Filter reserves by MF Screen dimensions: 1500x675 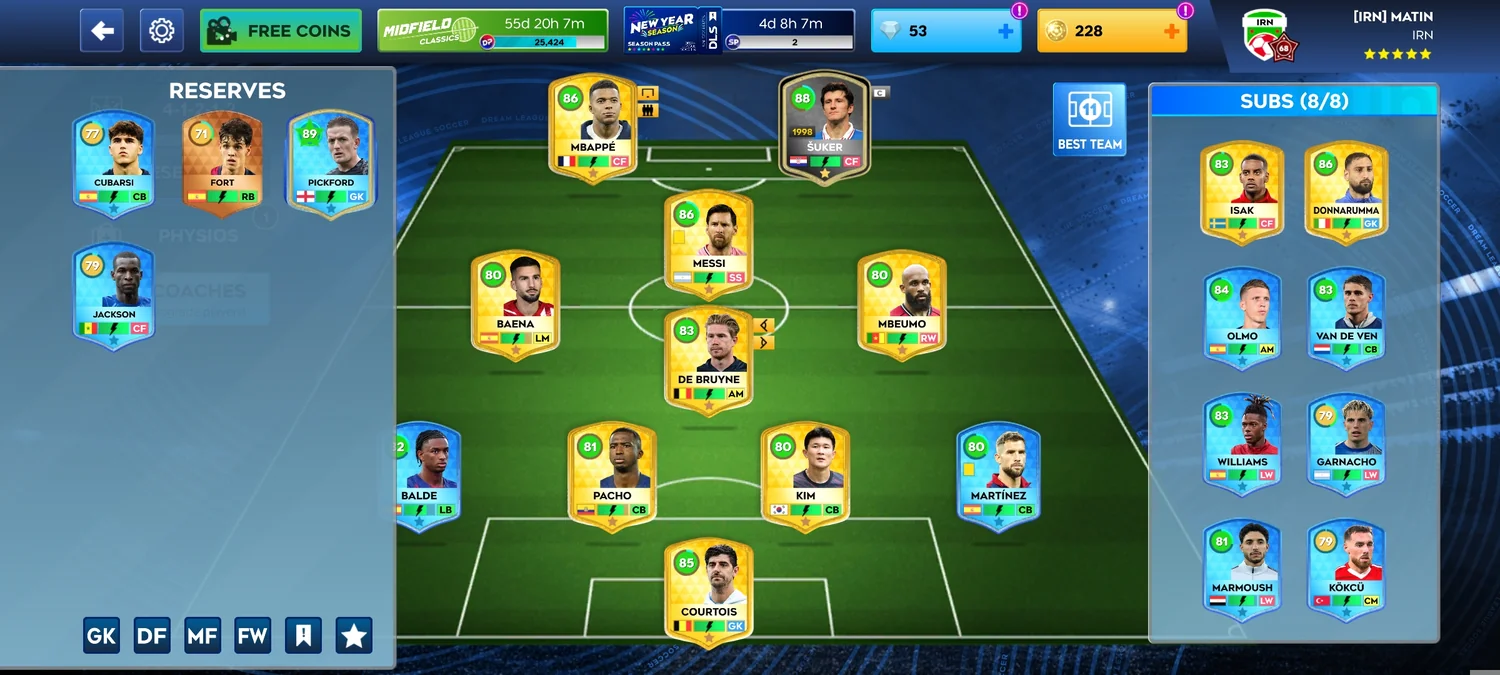[x=202, y=635]
